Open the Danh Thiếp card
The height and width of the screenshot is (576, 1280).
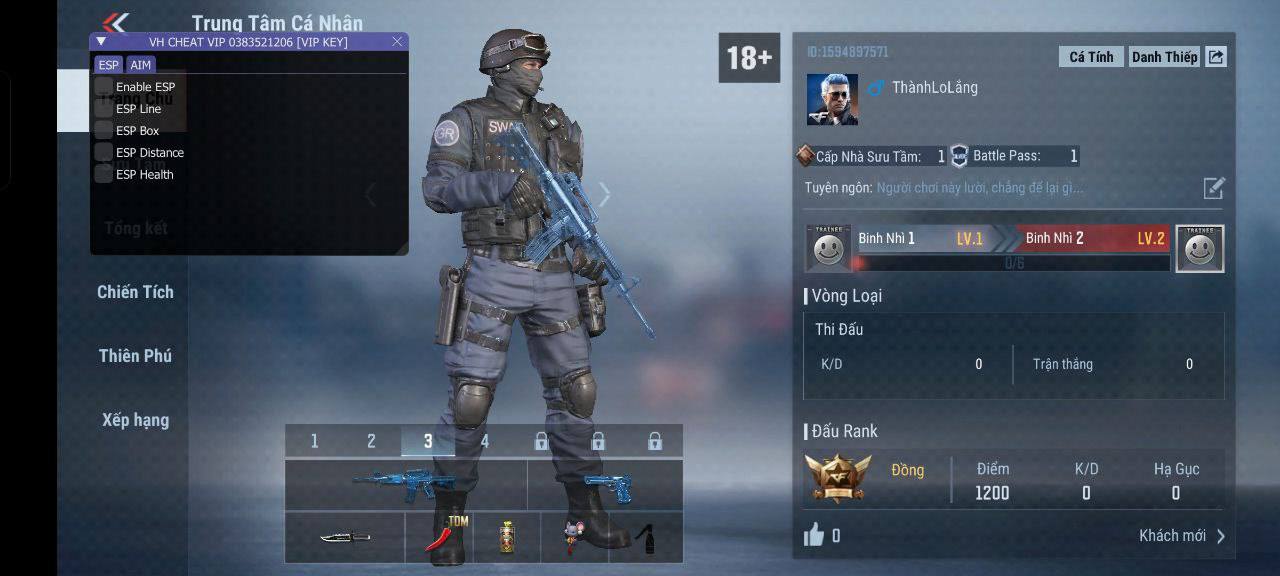pos(1164,57)
